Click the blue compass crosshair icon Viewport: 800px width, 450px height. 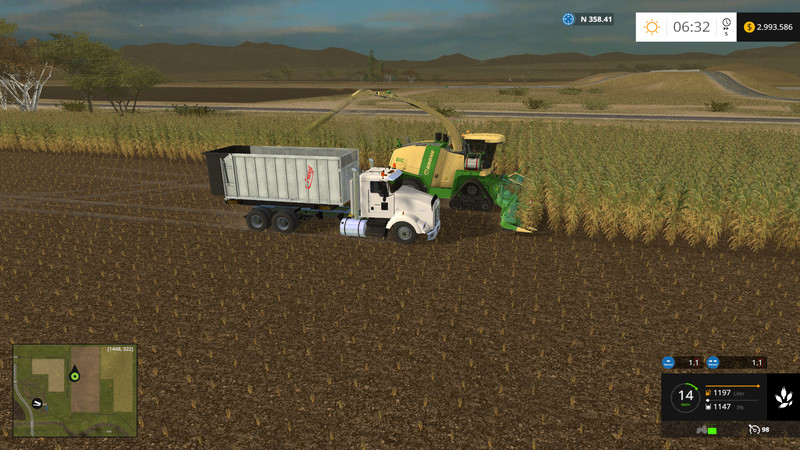tap(569, 19)
